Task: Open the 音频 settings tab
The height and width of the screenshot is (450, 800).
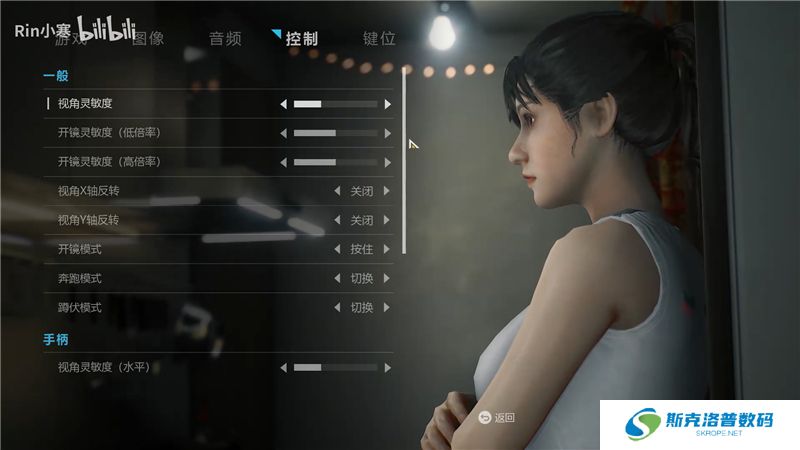Action: click(225, 39)
